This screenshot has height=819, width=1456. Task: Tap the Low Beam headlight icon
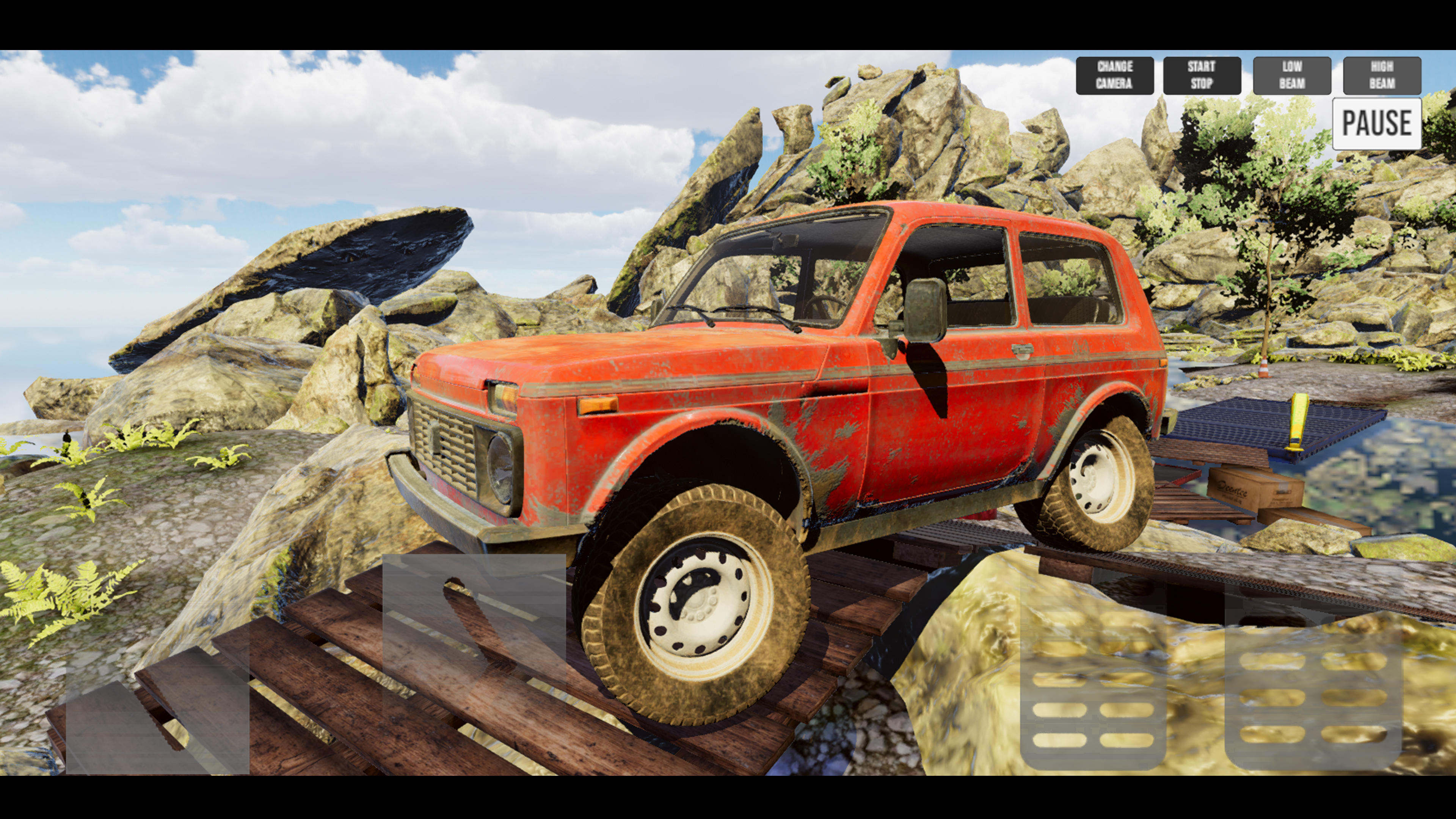pyautogui.click(x=1291, y=75)
